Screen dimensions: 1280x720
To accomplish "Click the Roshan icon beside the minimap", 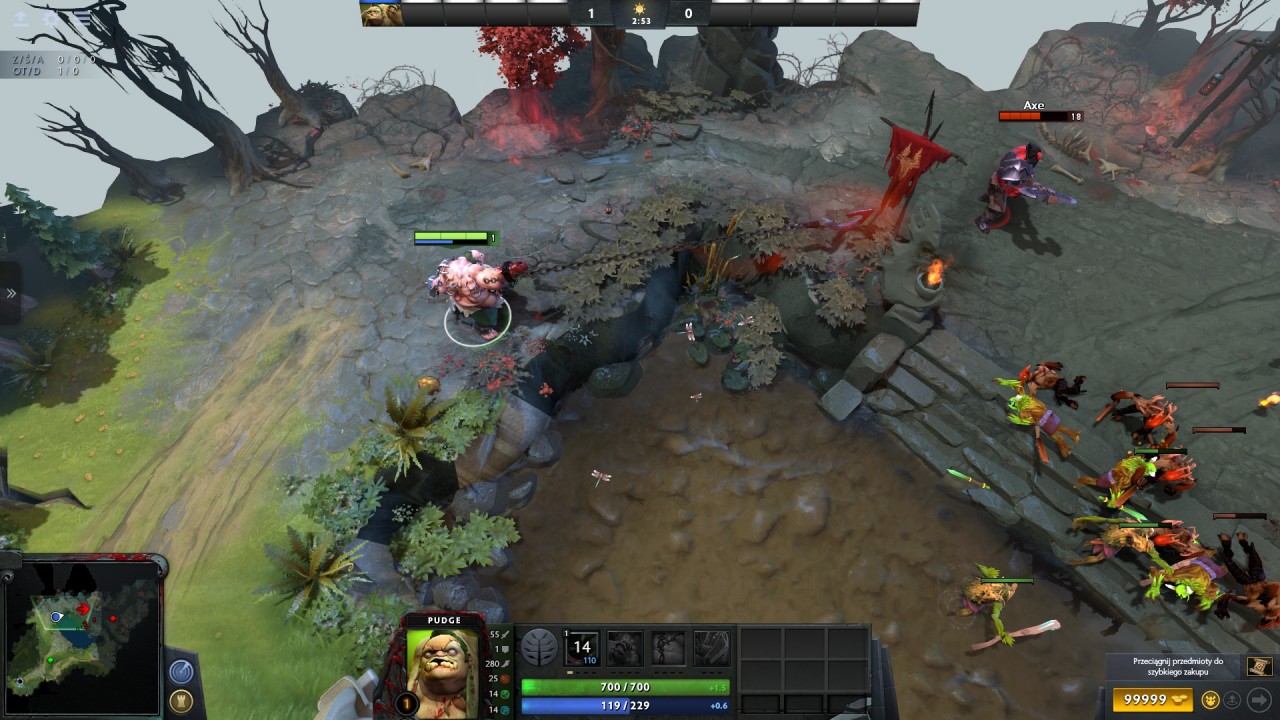I will [181, 700].
